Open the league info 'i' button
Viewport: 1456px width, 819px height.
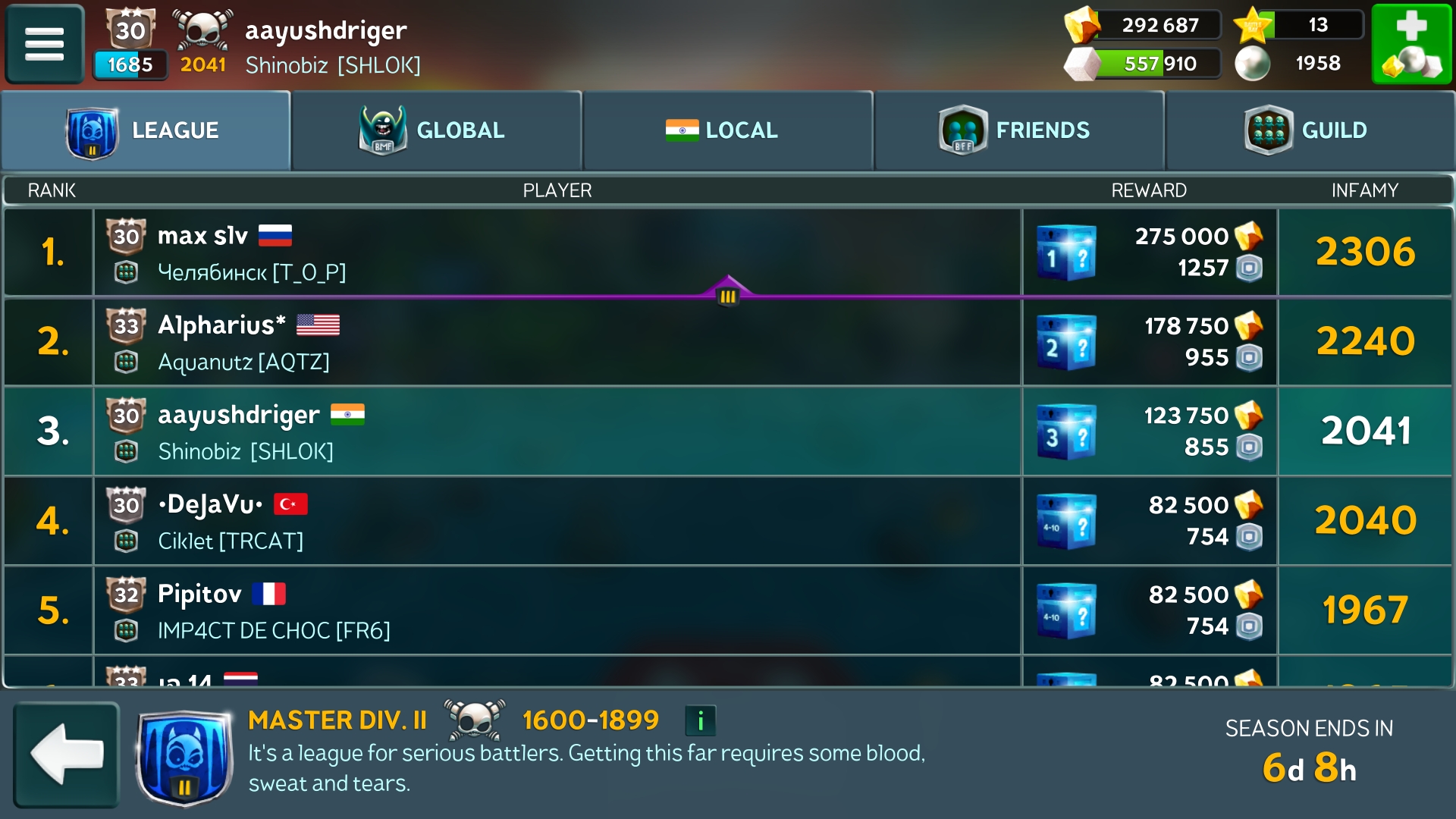pyautogui.click(x=700, y=720)
